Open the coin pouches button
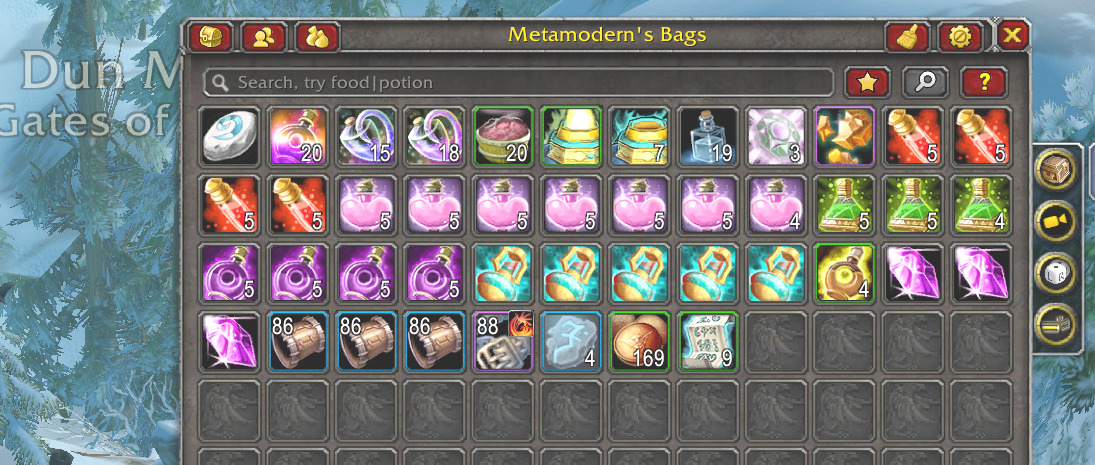The width and height of the screenshot is (1095, 465). tap(317, 37)
